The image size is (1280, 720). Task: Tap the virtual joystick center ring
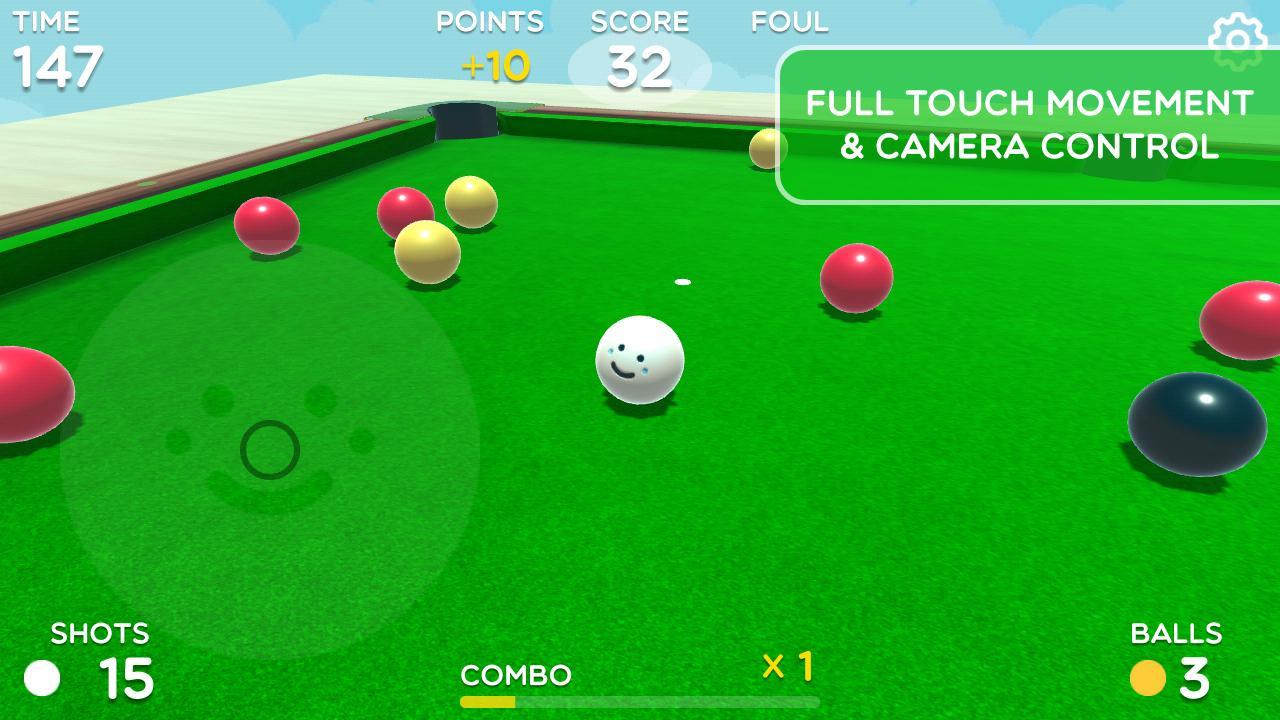pyautogui.click(x=270, y=450)
